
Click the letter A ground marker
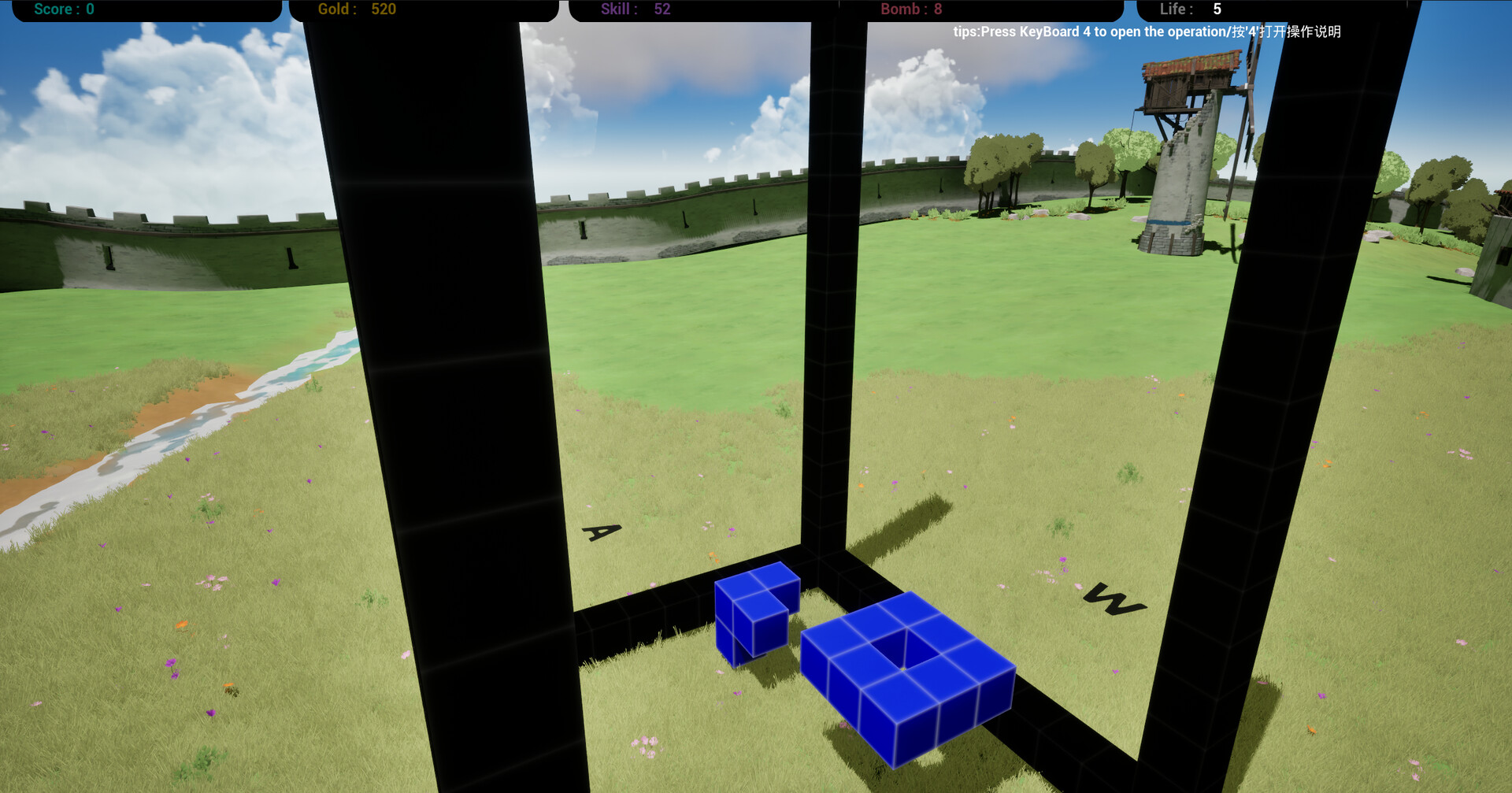click(601, 534)
